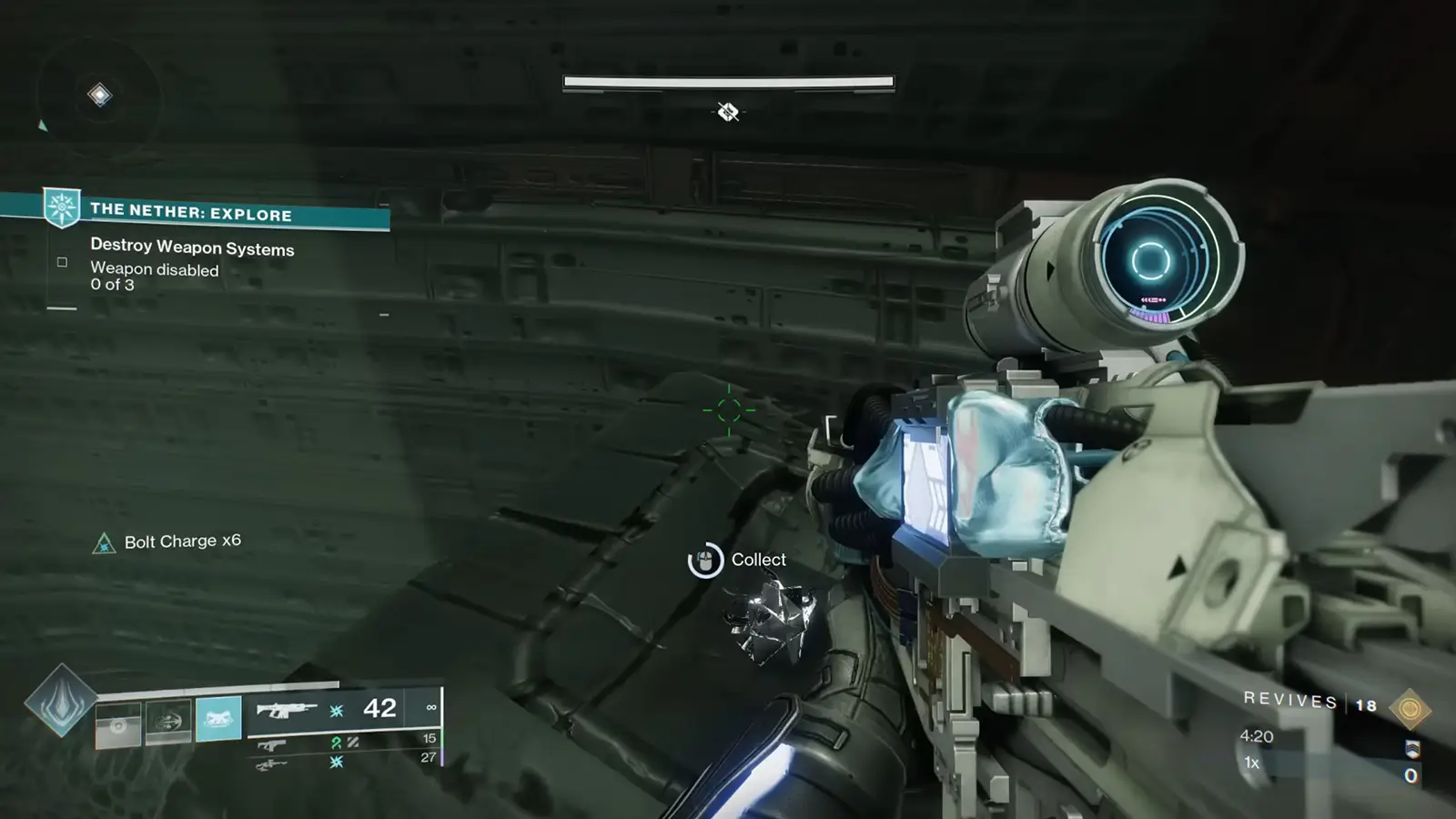Select the highlighted blue class ability icon

tap(217, 719)
